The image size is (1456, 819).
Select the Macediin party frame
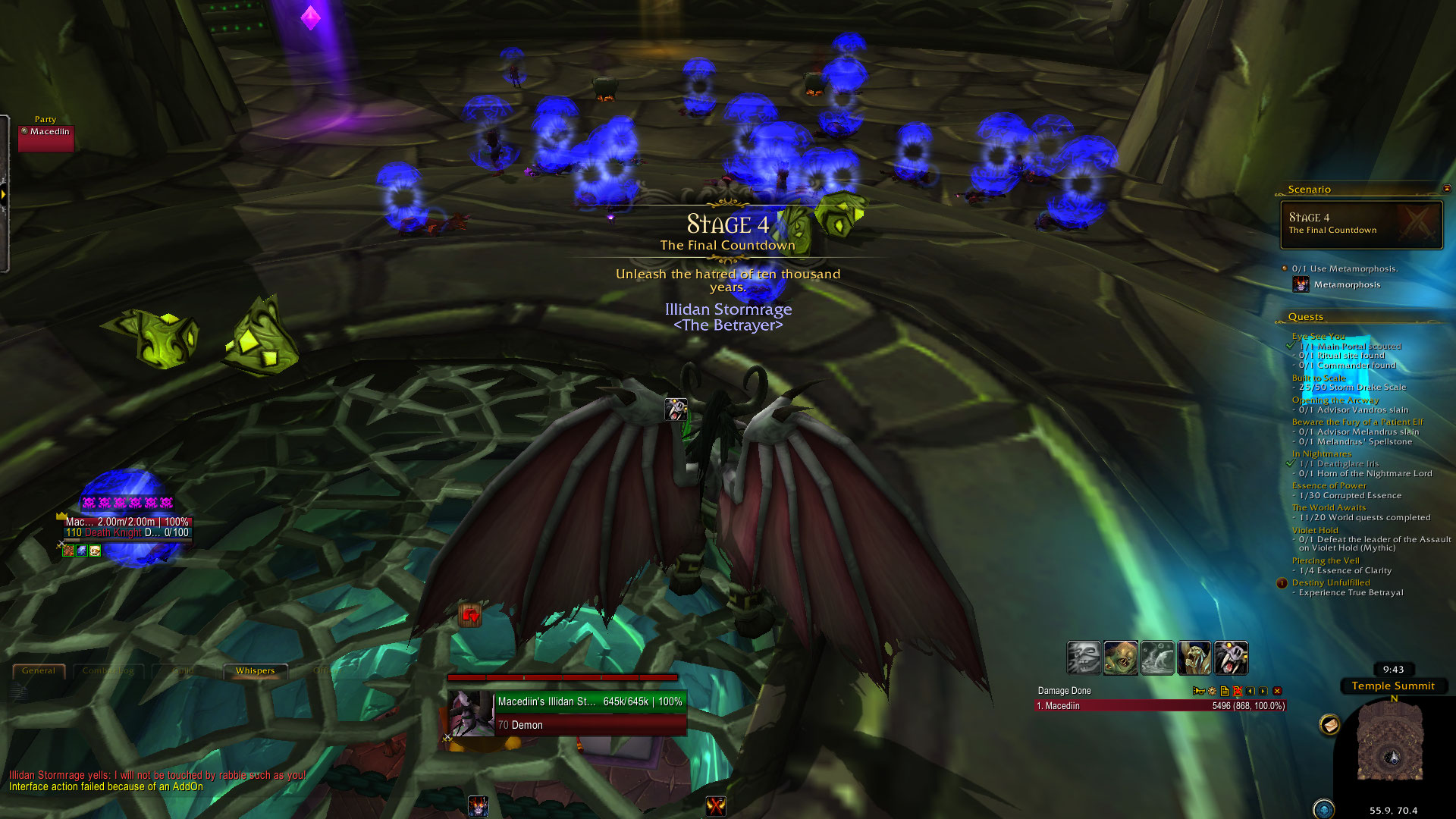click(x=46, y=138)
